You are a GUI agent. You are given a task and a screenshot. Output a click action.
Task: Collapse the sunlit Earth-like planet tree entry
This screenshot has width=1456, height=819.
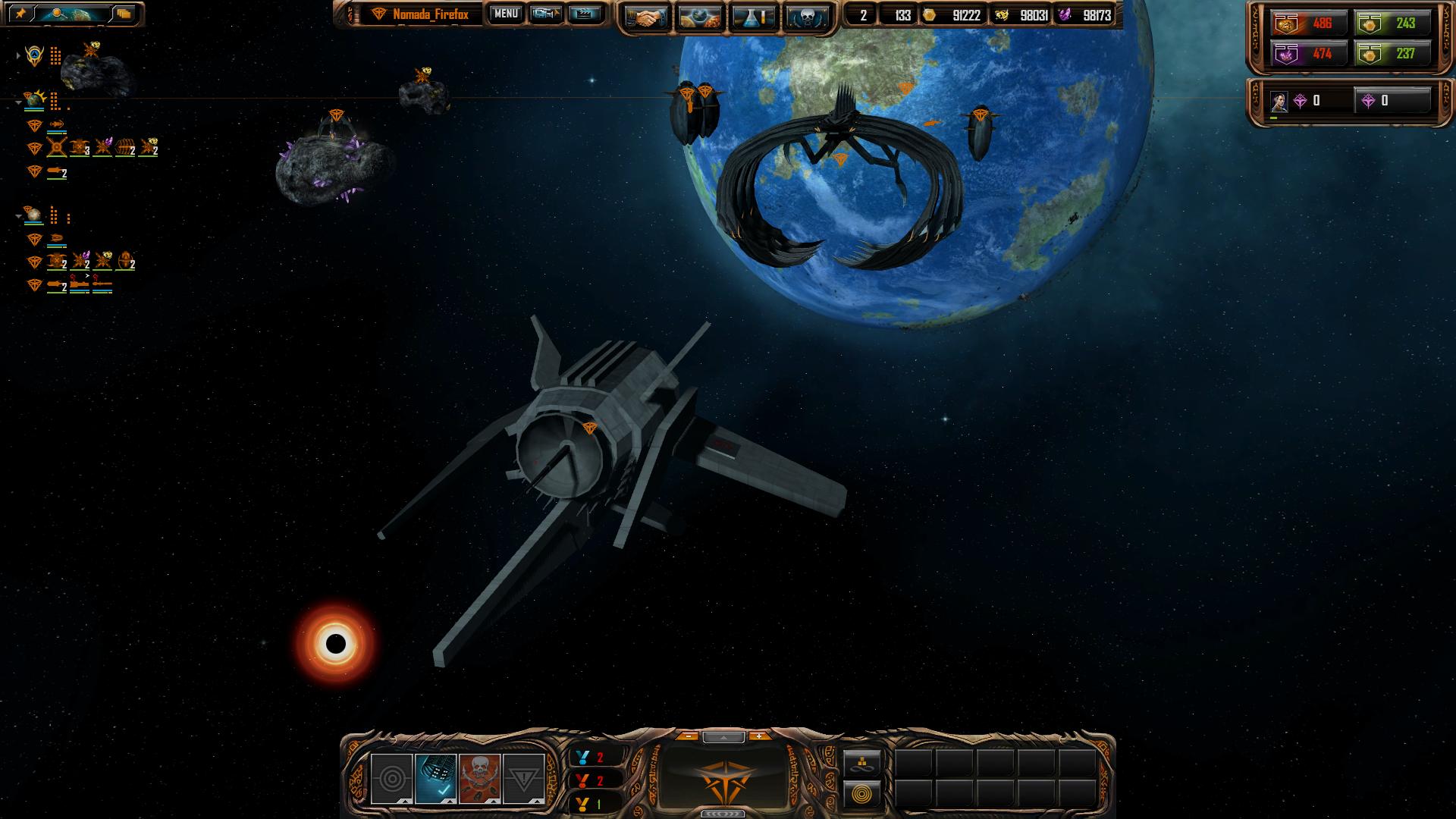[x=18, y=102]
